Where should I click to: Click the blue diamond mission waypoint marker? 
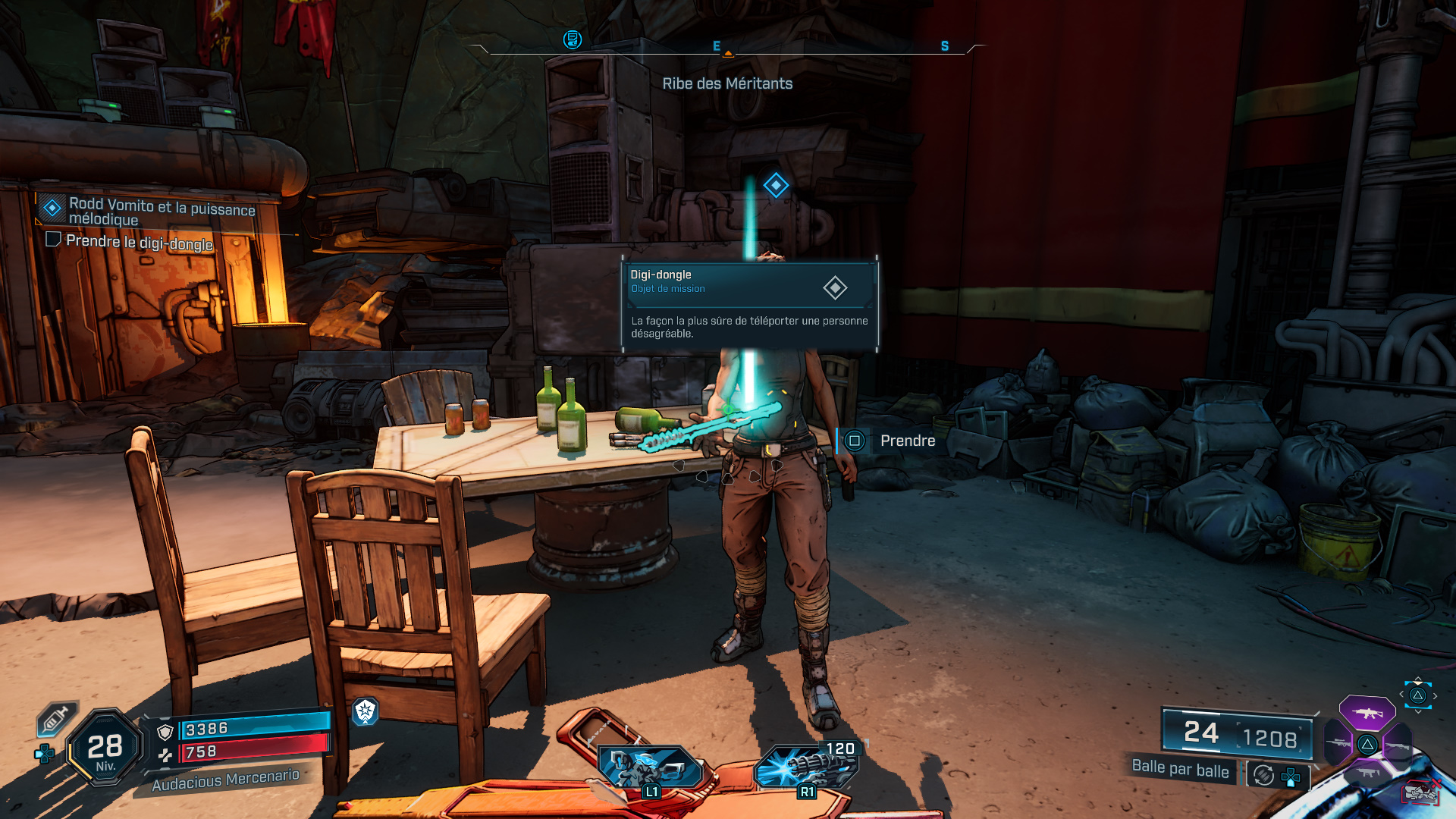pyautogui.click(x=776, y=185)
